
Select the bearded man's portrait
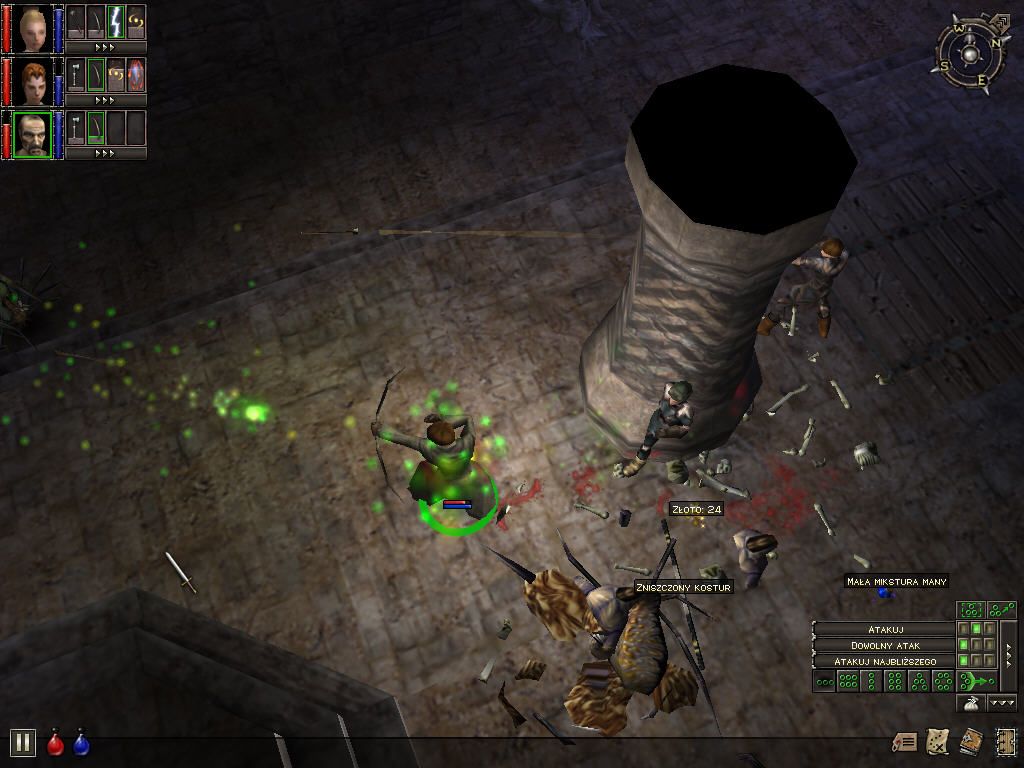33,134
